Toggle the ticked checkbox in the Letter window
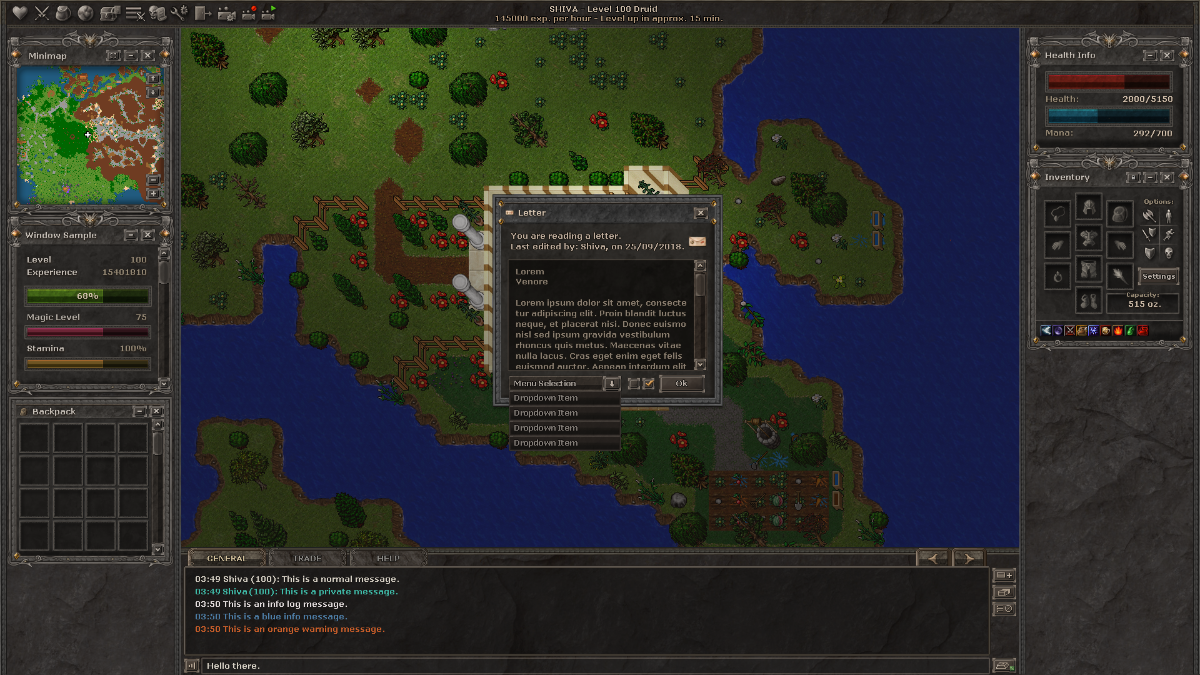The width and height of the screenshot is (1200, 675). (648, 383)
